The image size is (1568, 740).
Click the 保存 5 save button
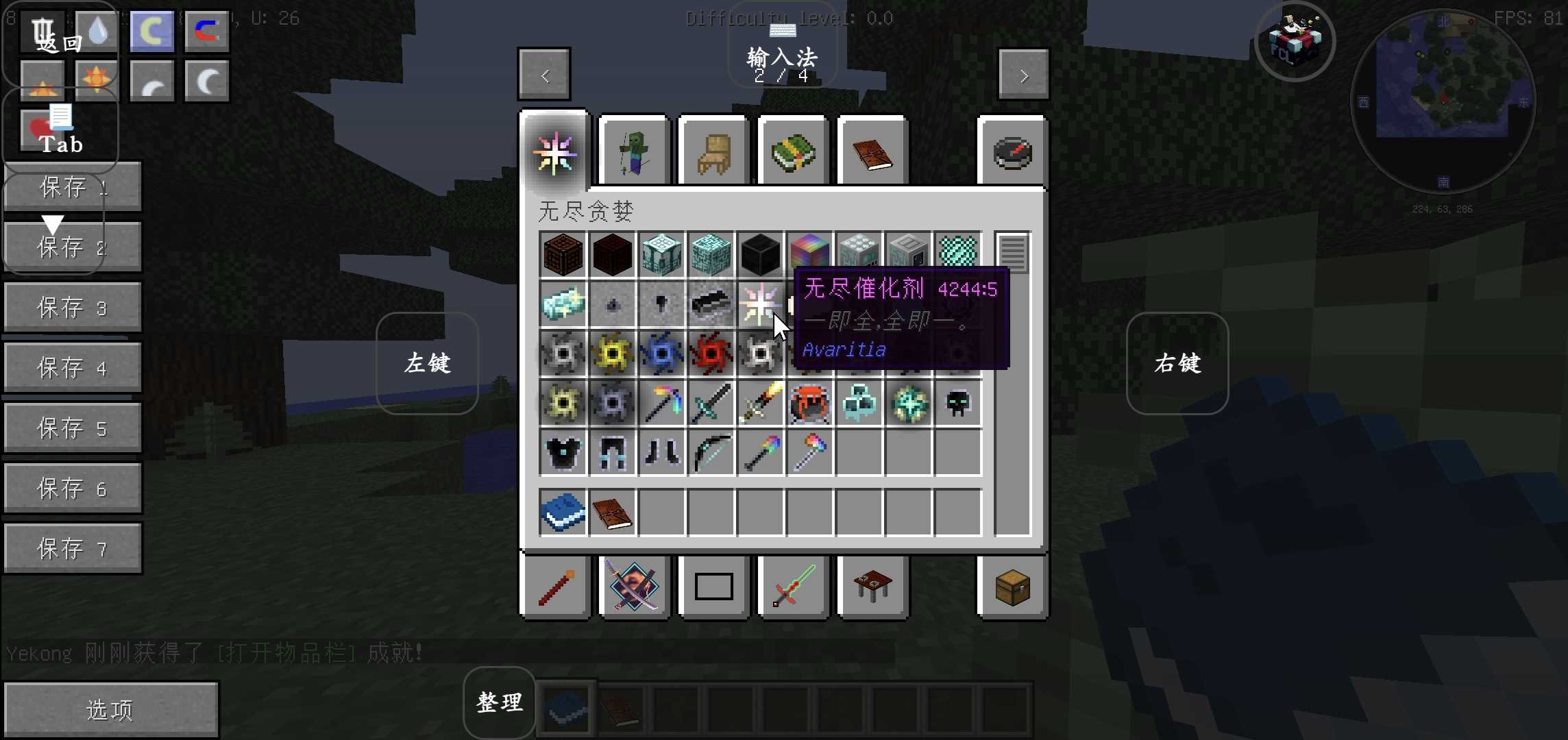73,428
